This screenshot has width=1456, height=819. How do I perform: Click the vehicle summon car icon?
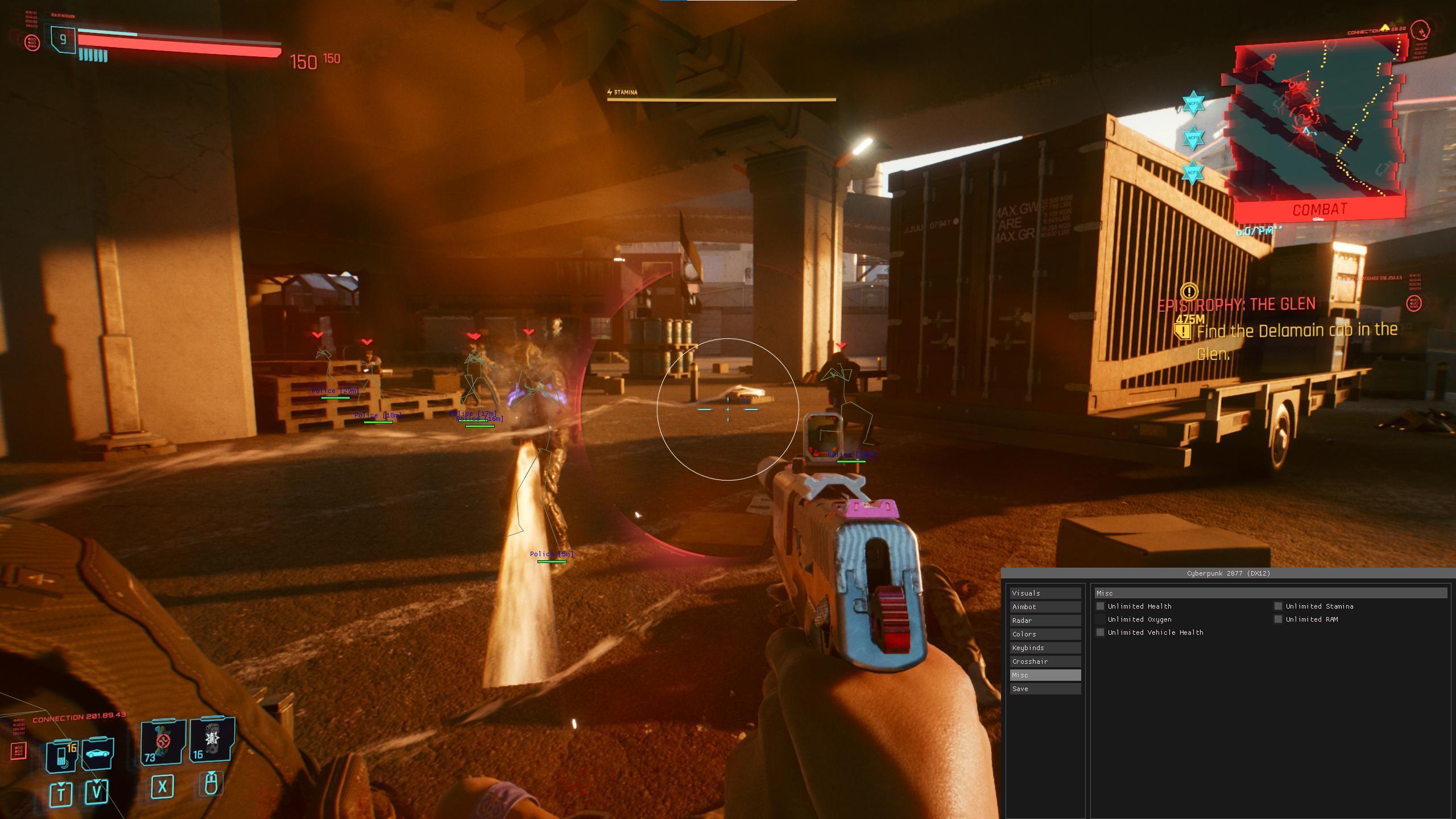click(x=98, y=753)
